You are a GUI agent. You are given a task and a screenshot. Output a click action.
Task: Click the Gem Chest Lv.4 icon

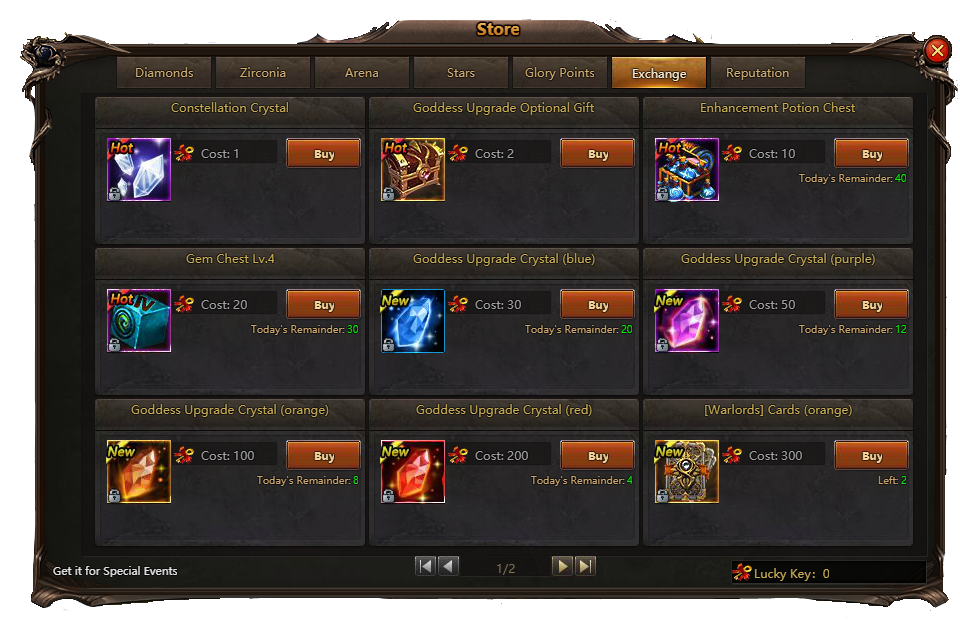[x=139, y=320]
